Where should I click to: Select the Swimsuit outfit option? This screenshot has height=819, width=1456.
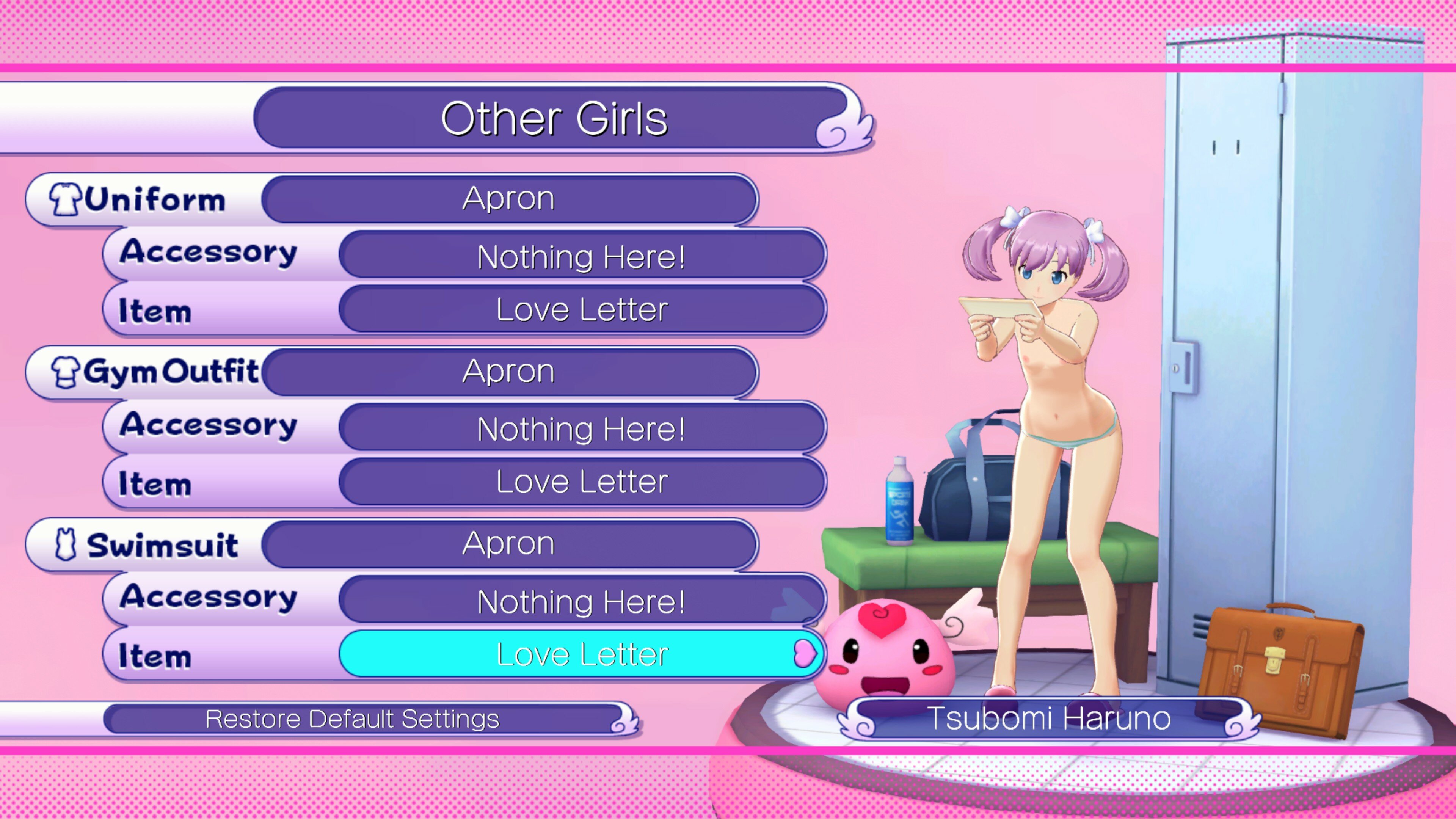tap(509, 544)
